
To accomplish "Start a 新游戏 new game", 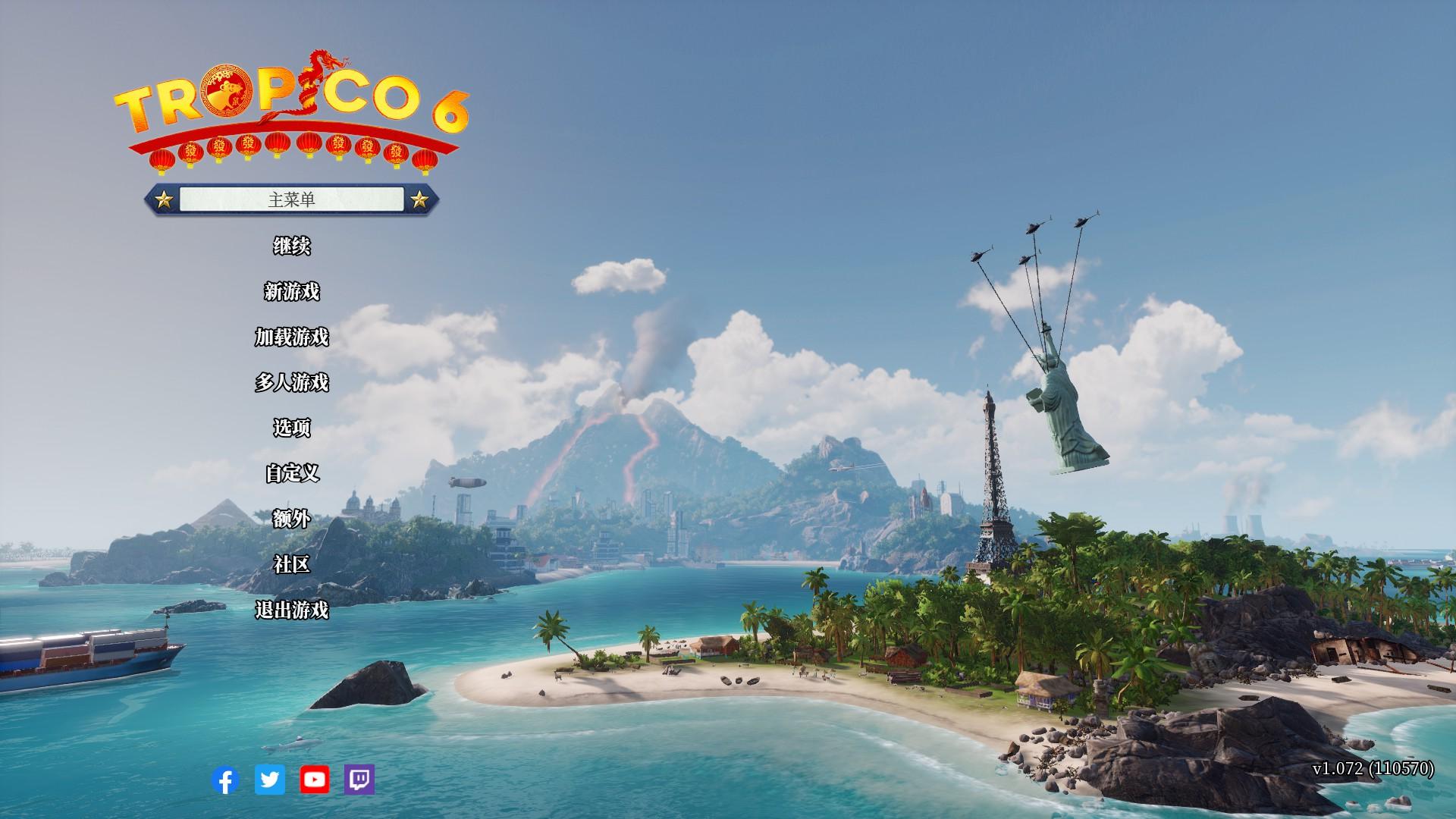I will coord(292,292).
